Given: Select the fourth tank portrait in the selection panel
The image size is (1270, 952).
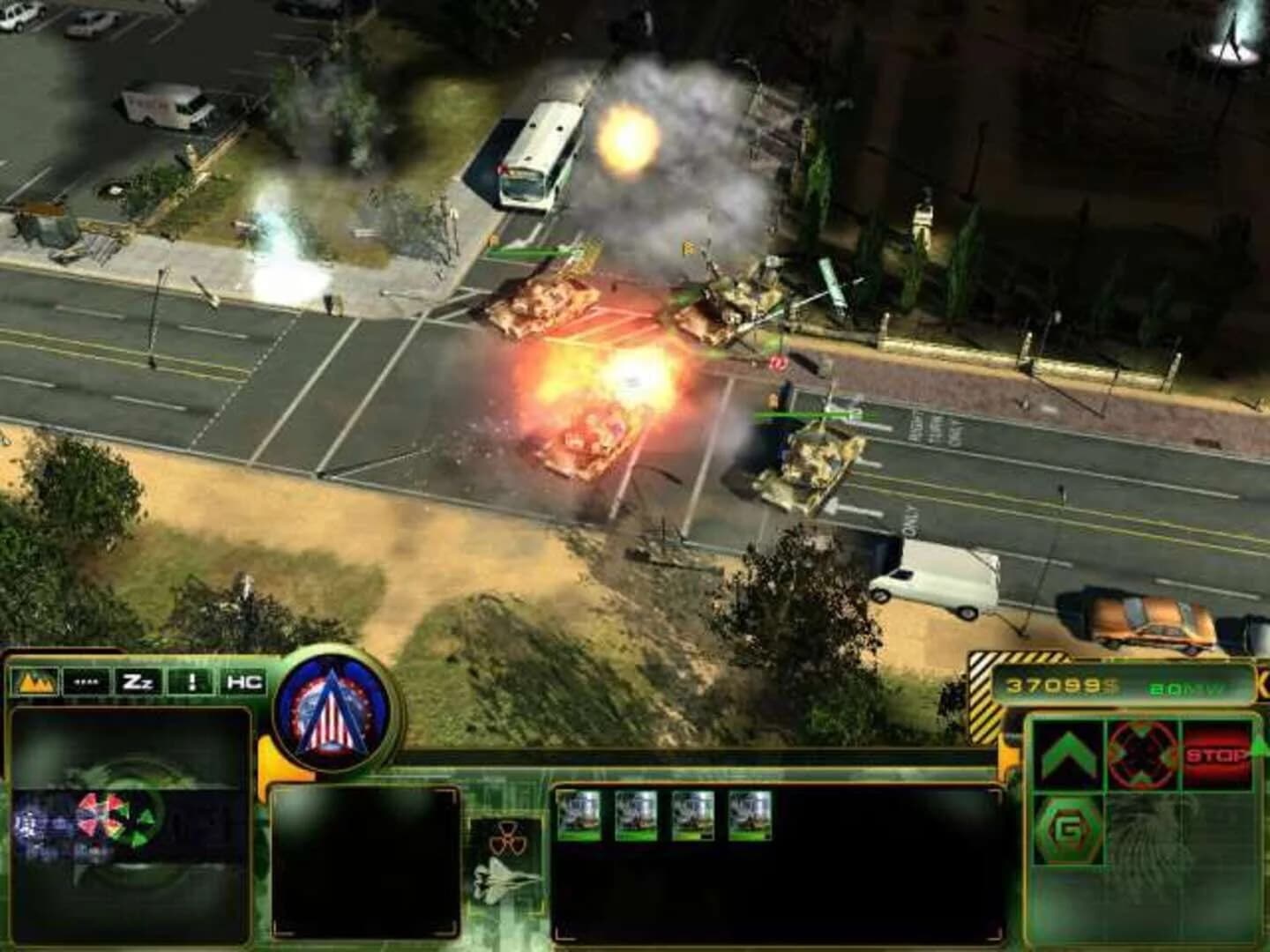Looking at the screenshot, I should [x=748, y=814].
